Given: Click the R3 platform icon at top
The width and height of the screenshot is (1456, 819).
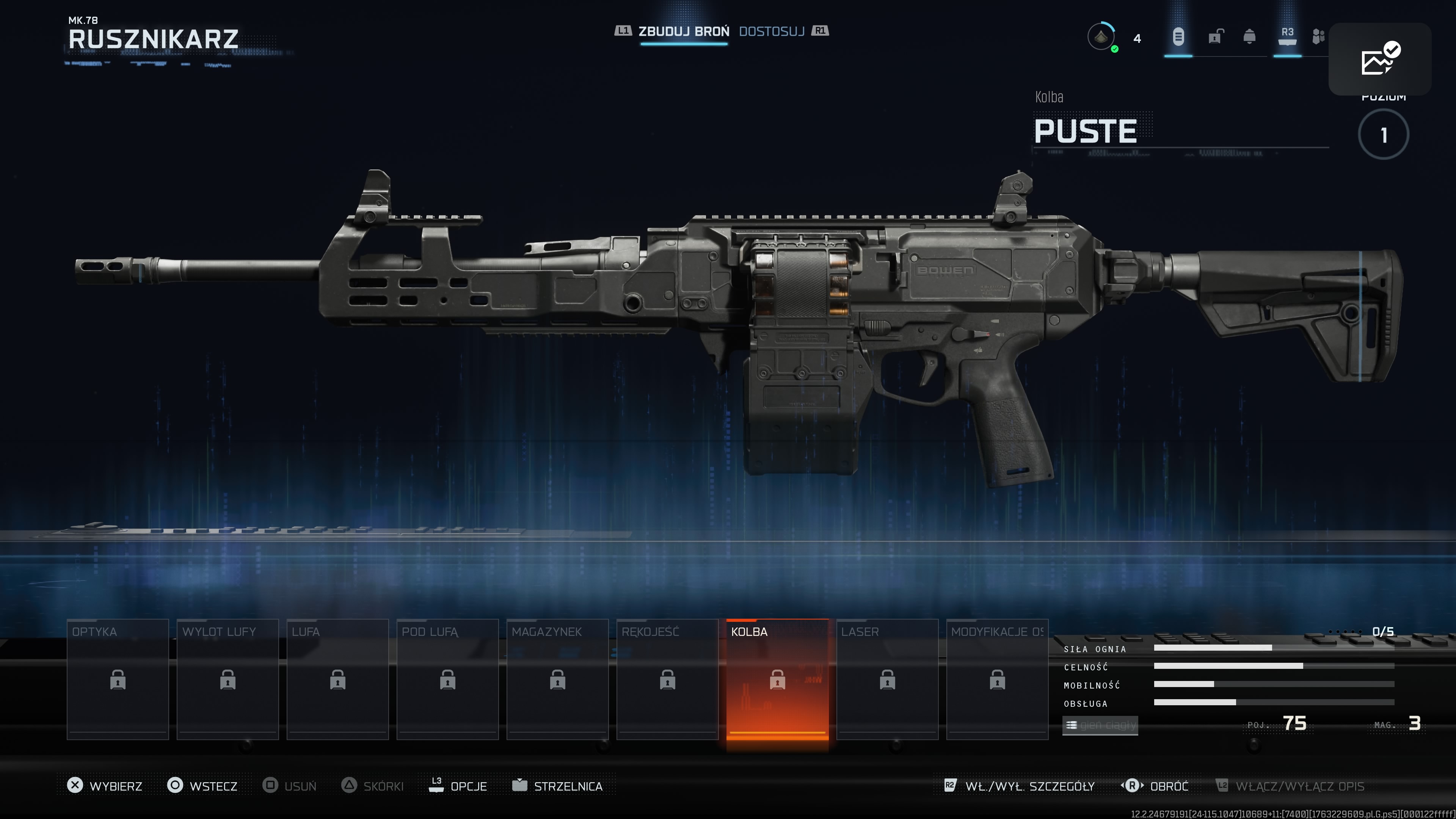Looking at the screenshot, I should coord(1288,37).
